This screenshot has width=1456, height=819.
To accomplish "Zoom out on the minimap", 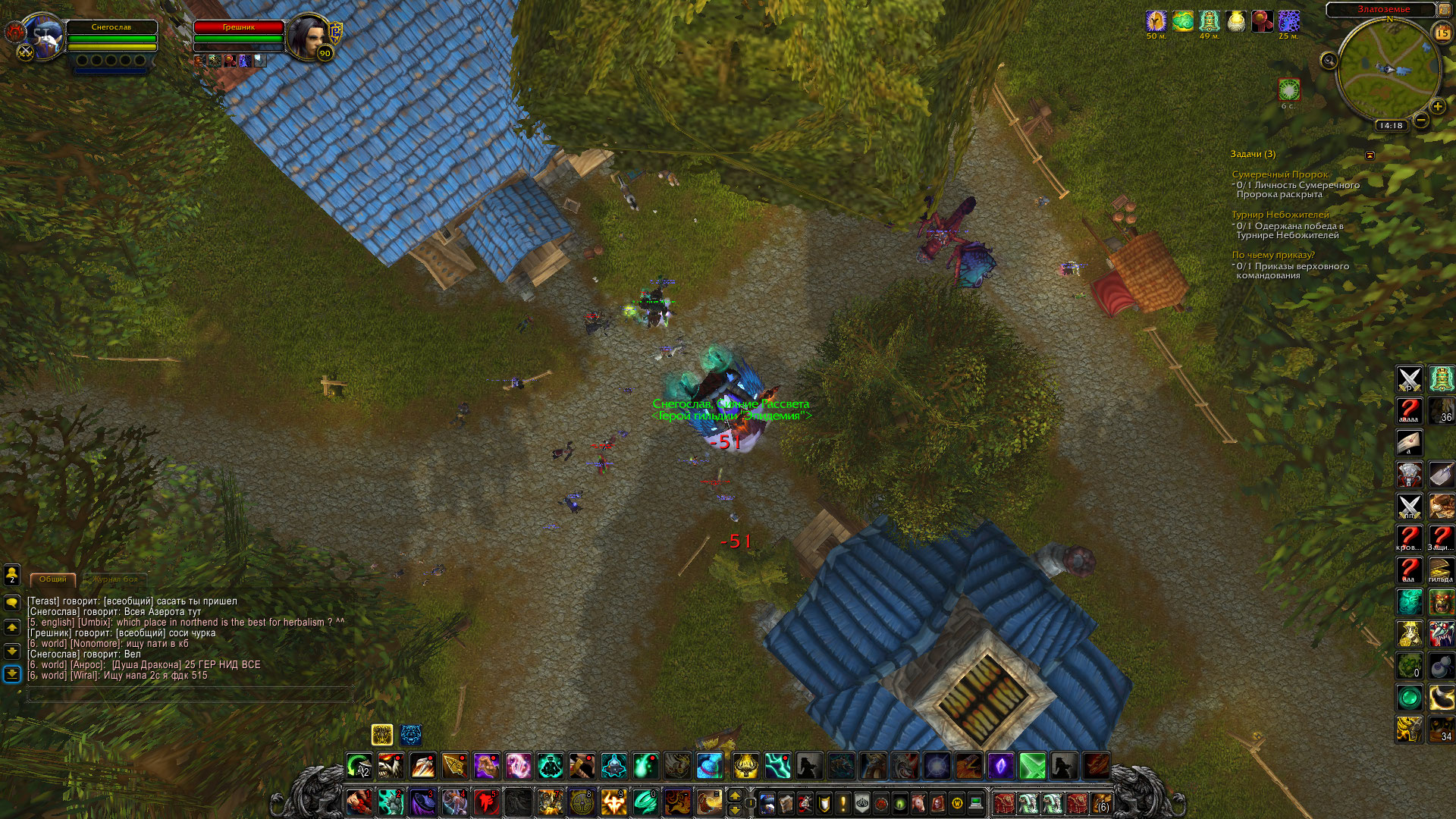I will click(1422, 120).
